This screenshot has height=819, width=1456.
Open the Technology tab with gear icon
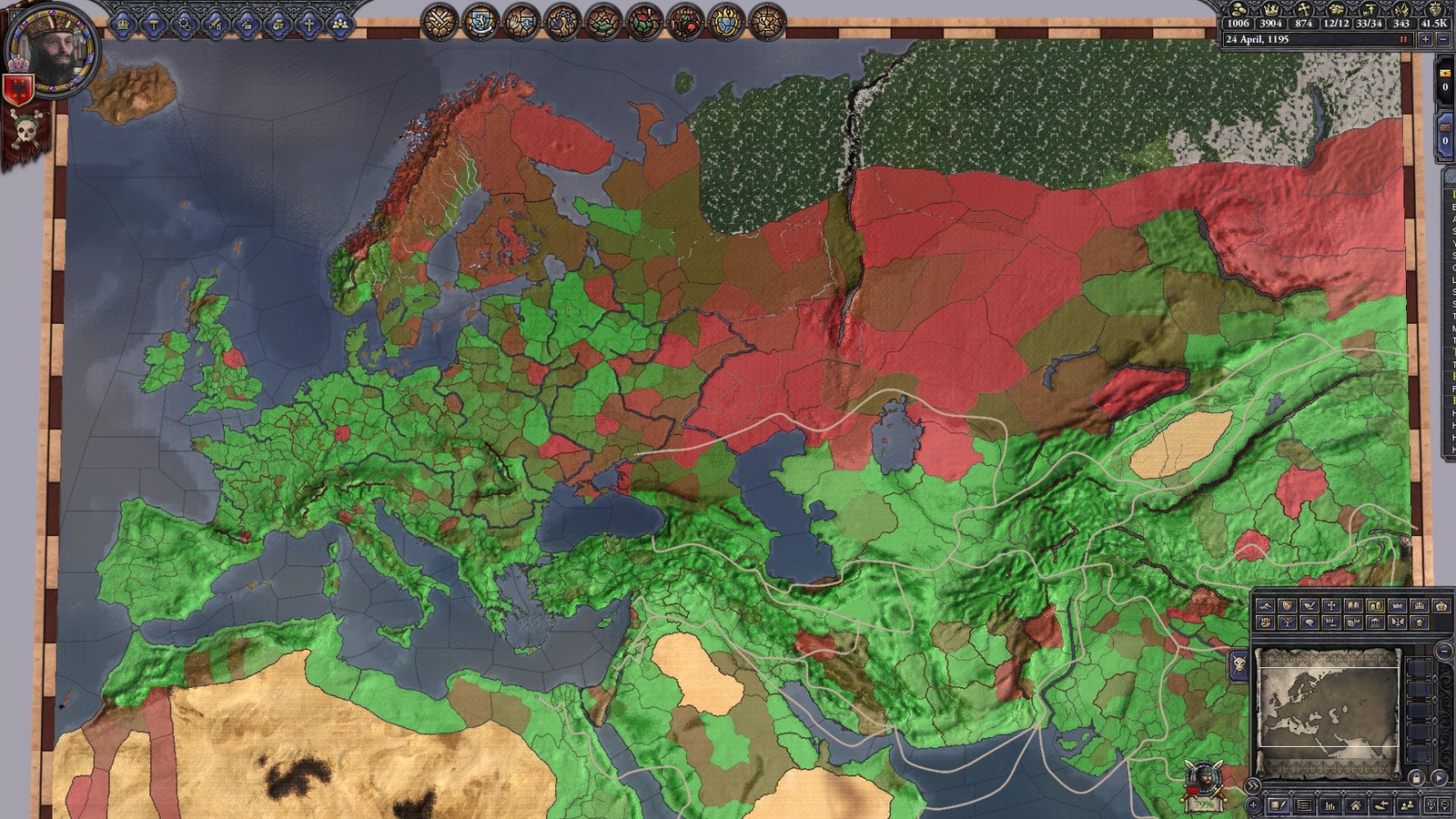click(x=184, y=24)
